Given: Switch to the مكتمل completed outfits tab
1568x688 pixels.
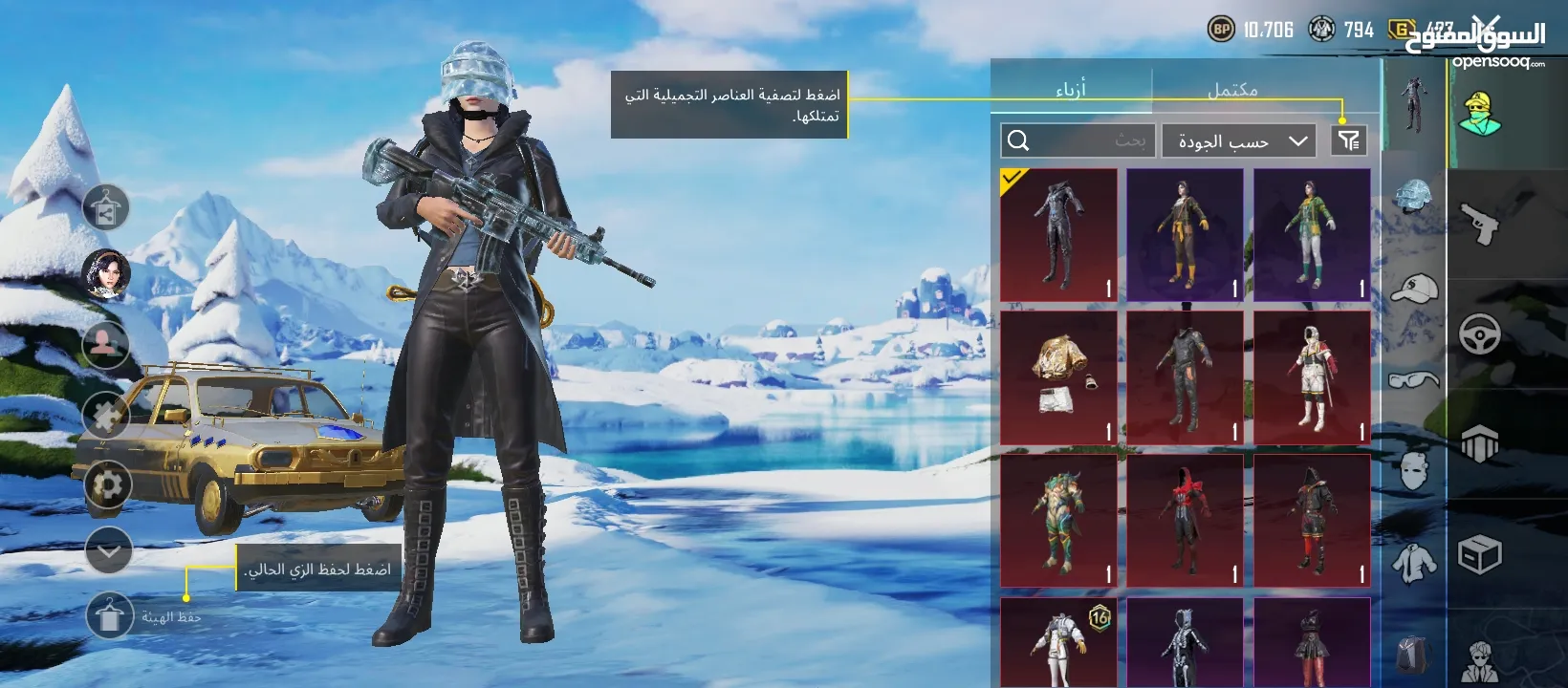Looking at the screenshot, I should click(x=1233, y=88).
